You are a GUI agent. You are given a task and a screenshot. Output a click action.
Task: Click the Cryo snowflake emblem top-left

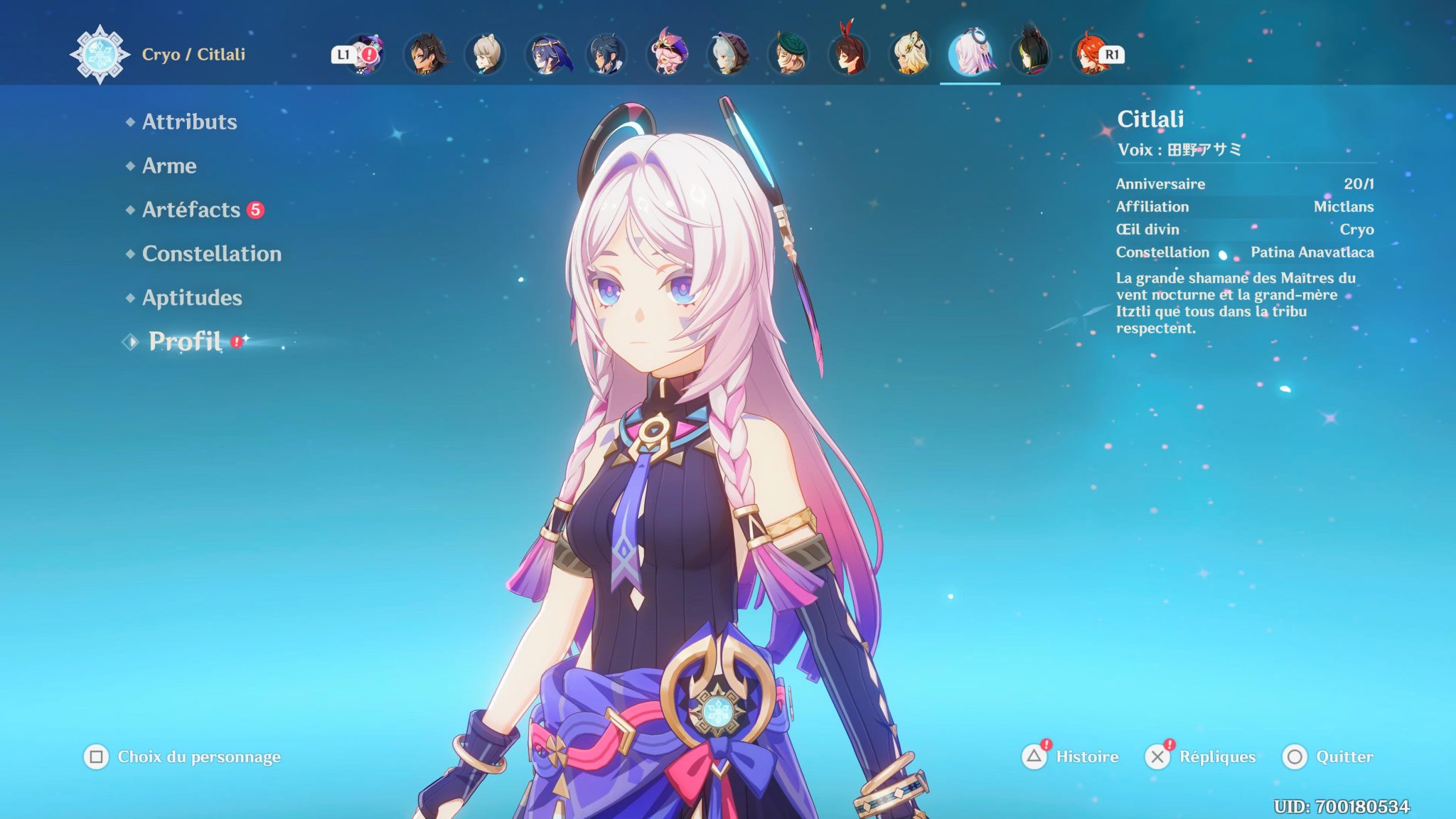tap(100, 50)
